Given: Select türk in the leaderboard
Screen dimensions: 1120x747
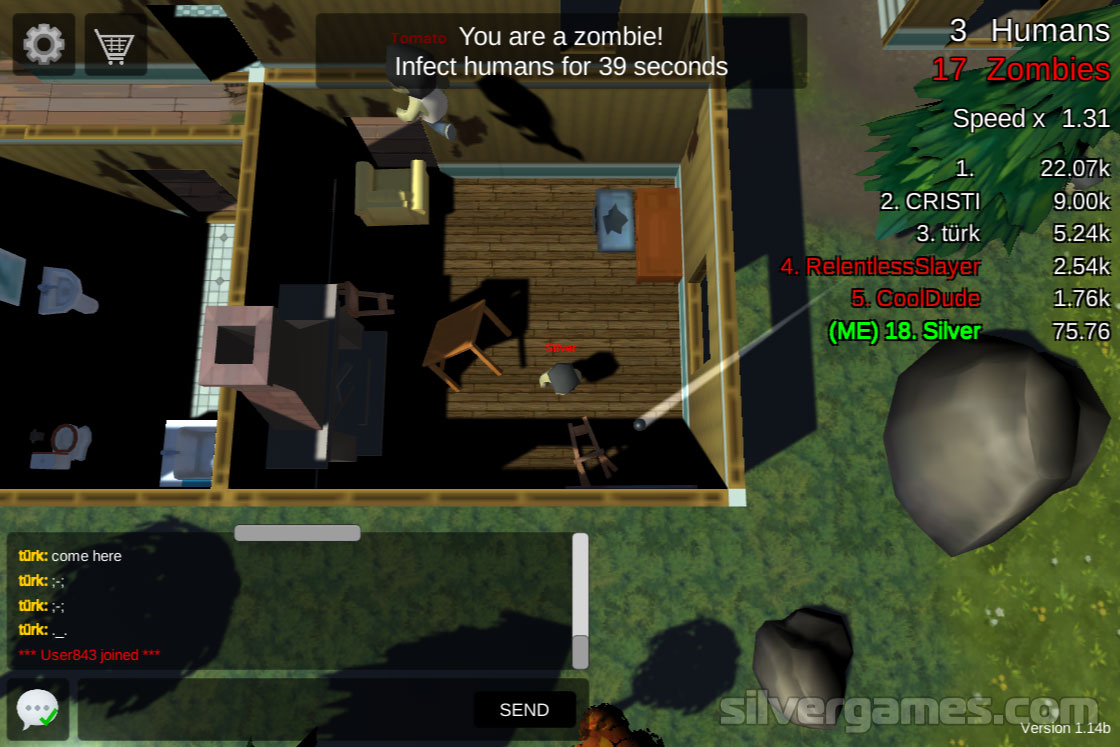Looking at the screenshot, I should pos(948,233).
